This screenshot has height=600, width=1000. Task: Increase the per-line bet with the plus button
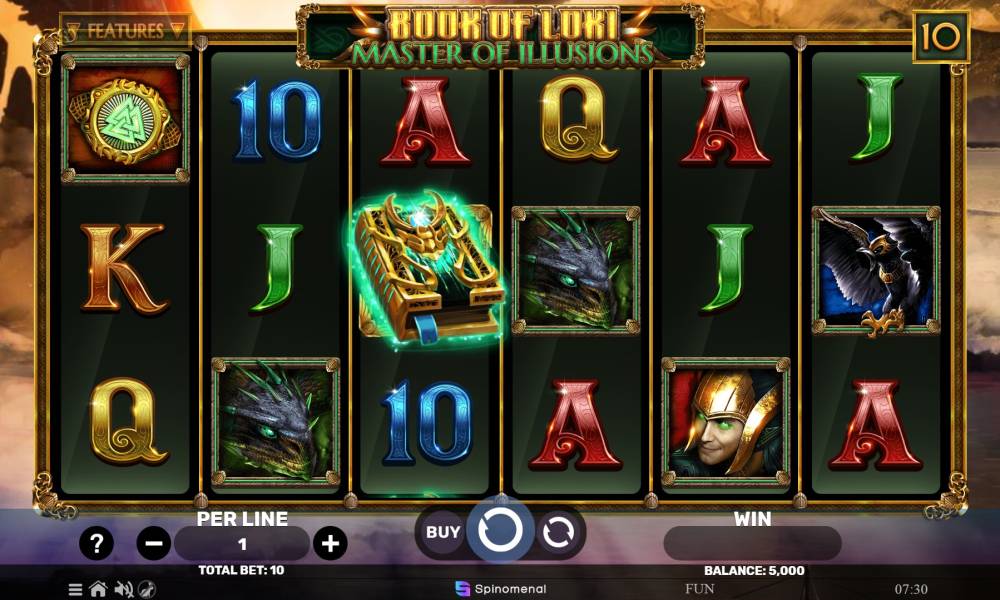pos(330,544)
